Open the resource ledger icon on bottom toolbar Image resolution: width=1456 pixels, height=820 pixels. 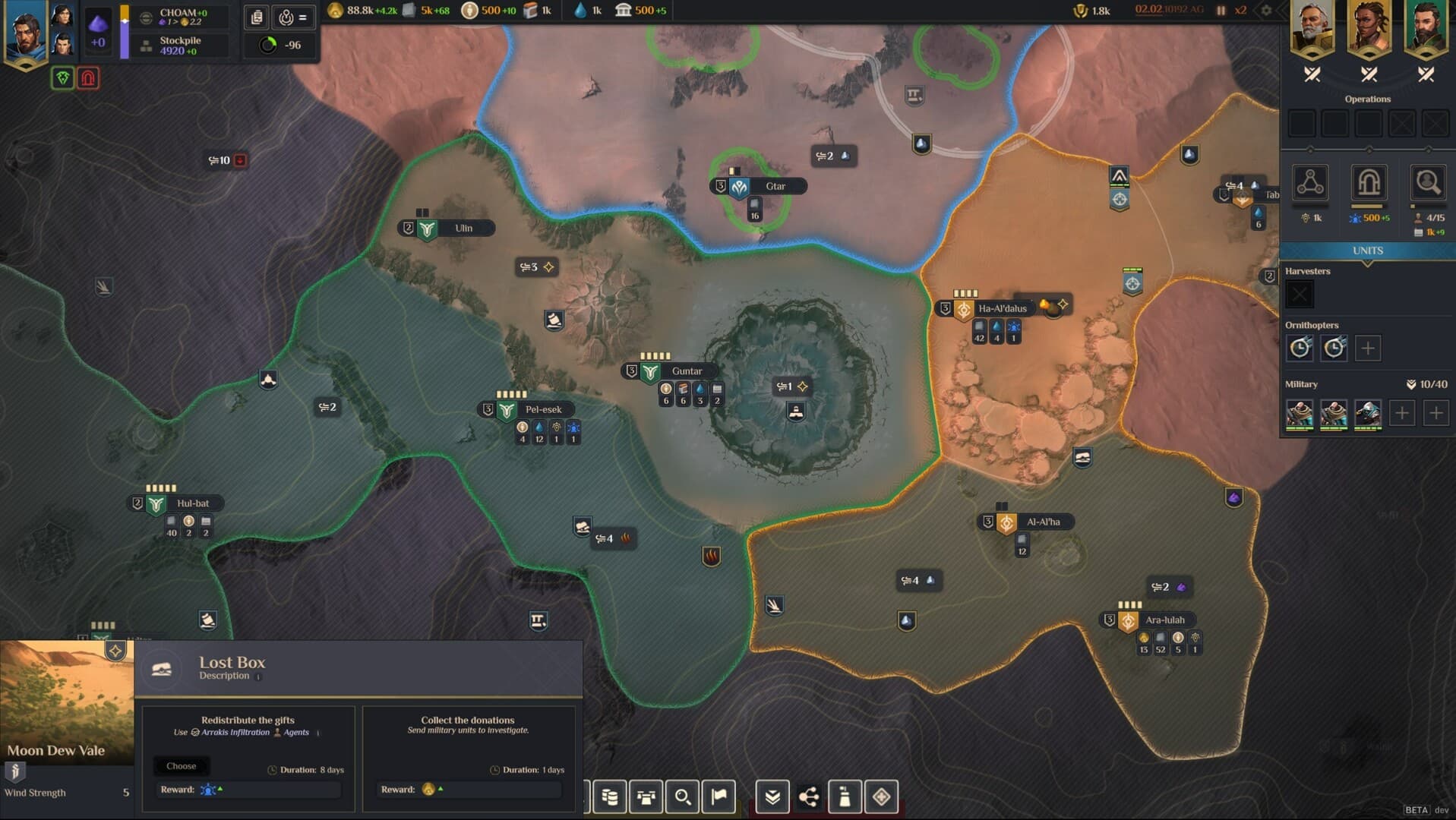pyautogui.click(x=610, y=796)
